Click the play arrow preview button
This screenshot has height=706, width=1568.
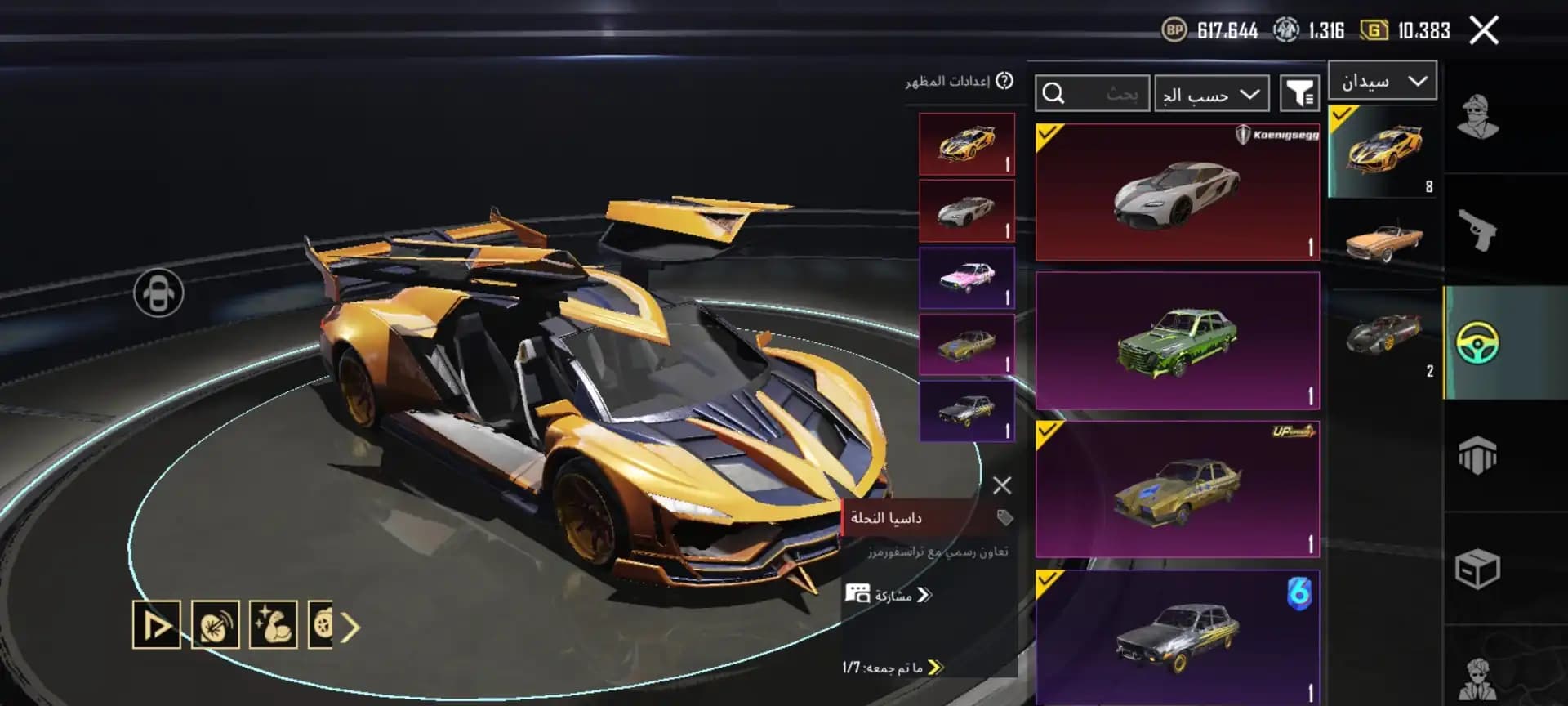[156, 626]
